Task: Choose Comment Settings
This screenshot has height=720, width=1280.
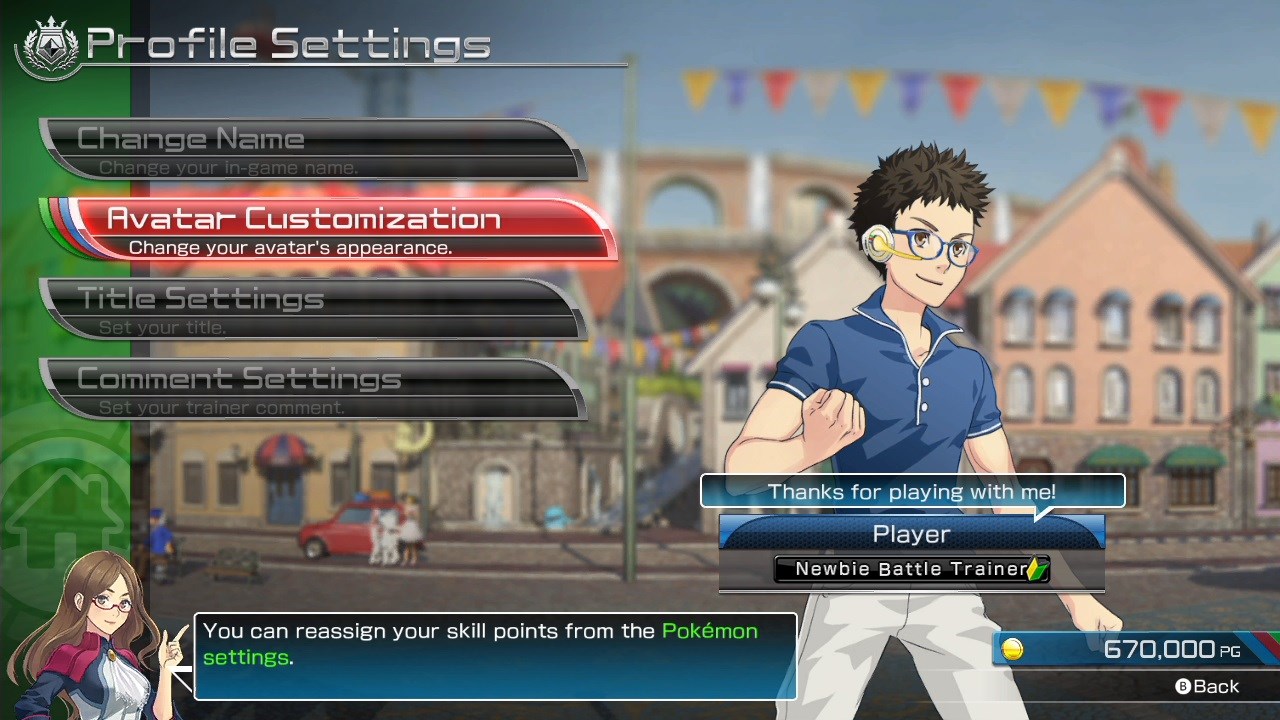Action: coord(310,389)
